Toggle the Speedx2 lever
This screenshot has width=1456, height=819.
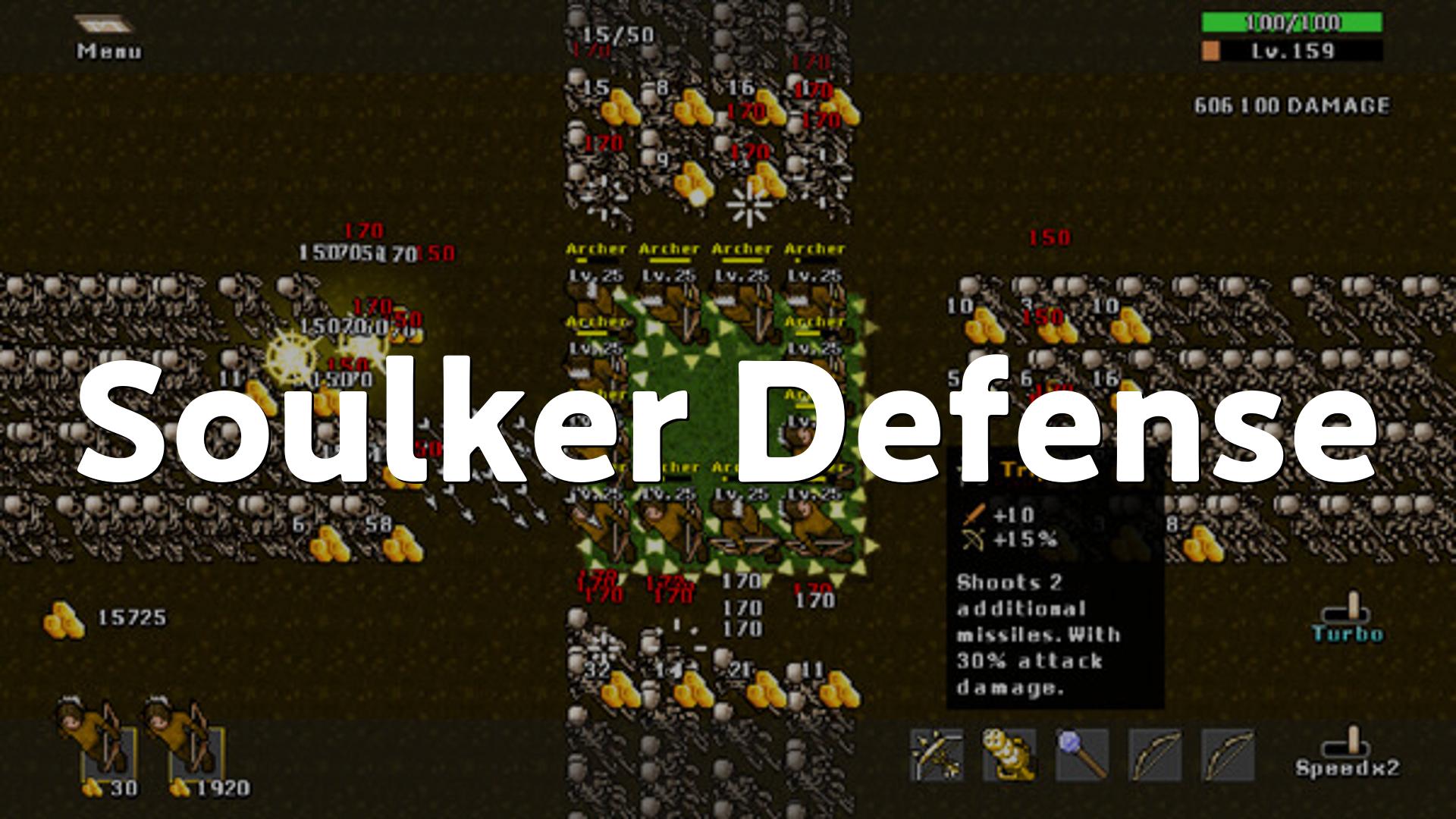click(1348, 751)
